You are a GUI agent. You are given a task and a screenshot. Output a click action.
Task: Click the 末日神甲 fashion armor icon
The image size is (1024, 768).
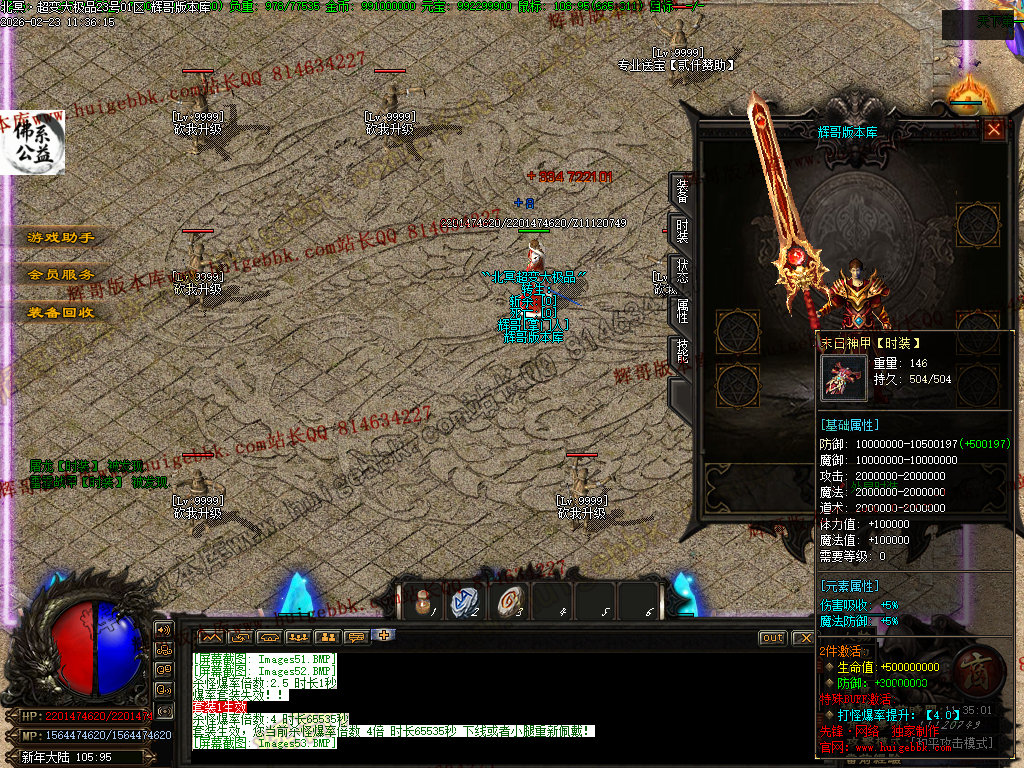click(843, 377)
